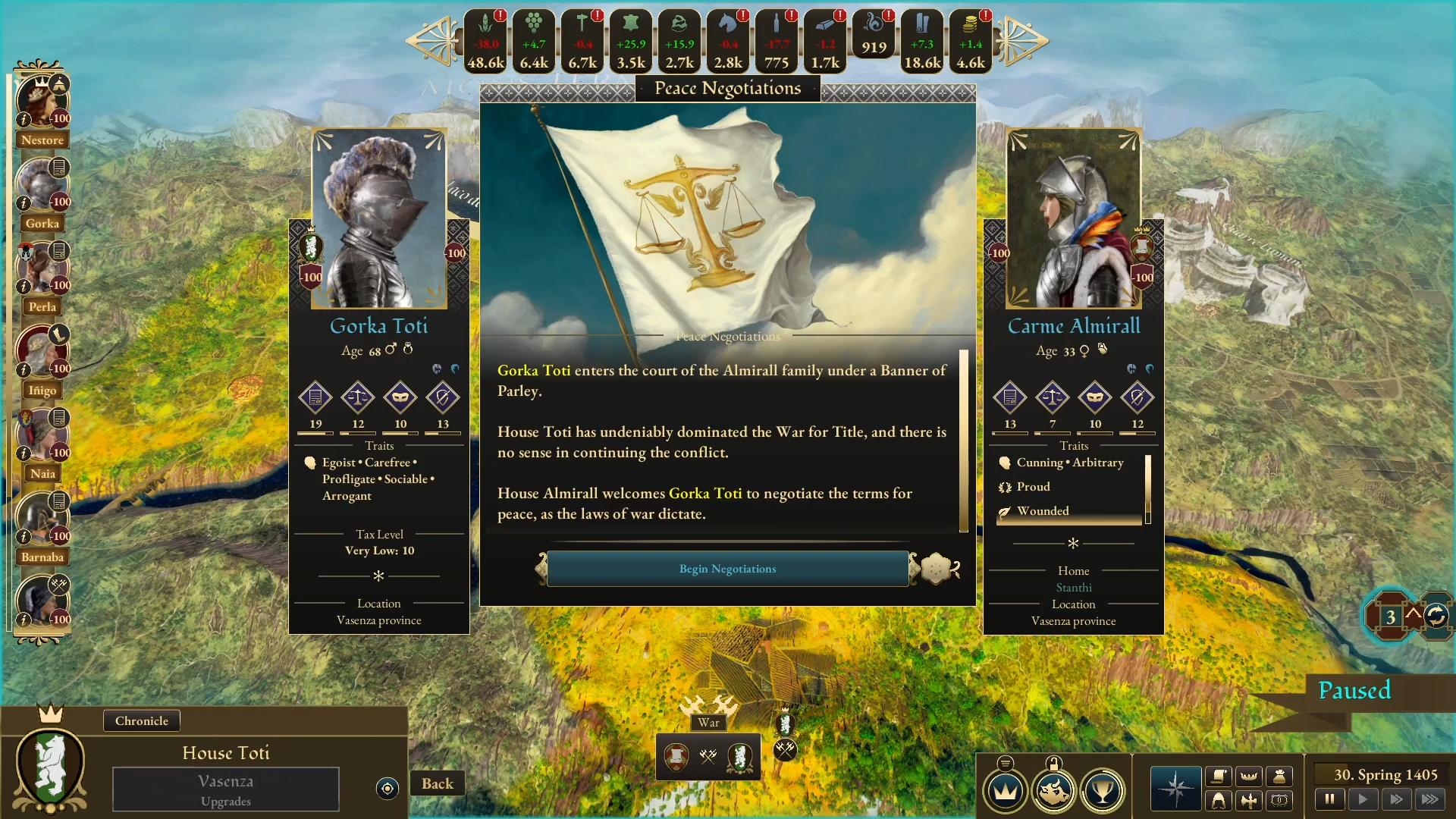Click the notification counter showing 3
1456x819 pixels.
(1390, 617)
